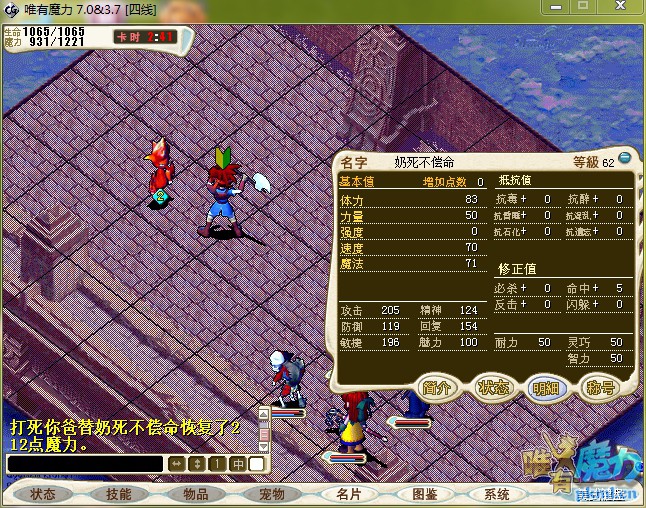Open the 名片 name card menu

point(348,494)
